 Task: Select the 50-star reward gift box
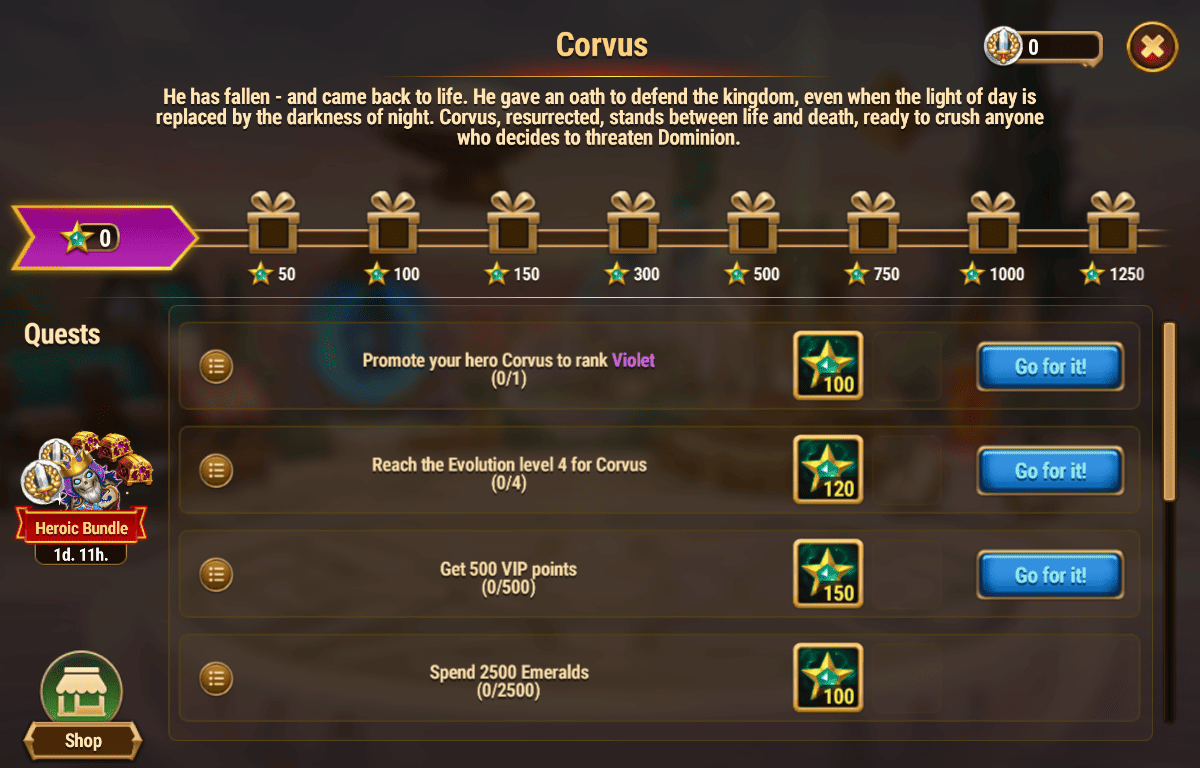(273, 225)
